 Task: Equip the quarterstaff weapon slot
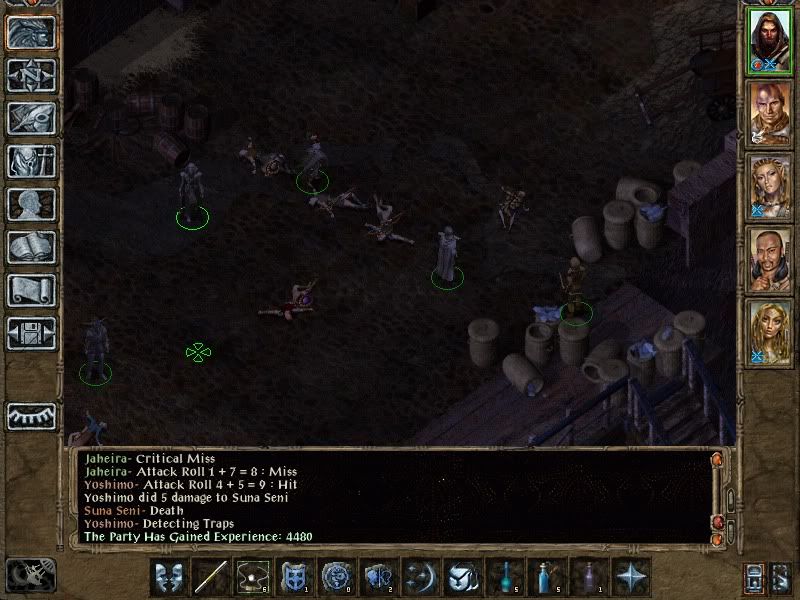tap(211, 577)
